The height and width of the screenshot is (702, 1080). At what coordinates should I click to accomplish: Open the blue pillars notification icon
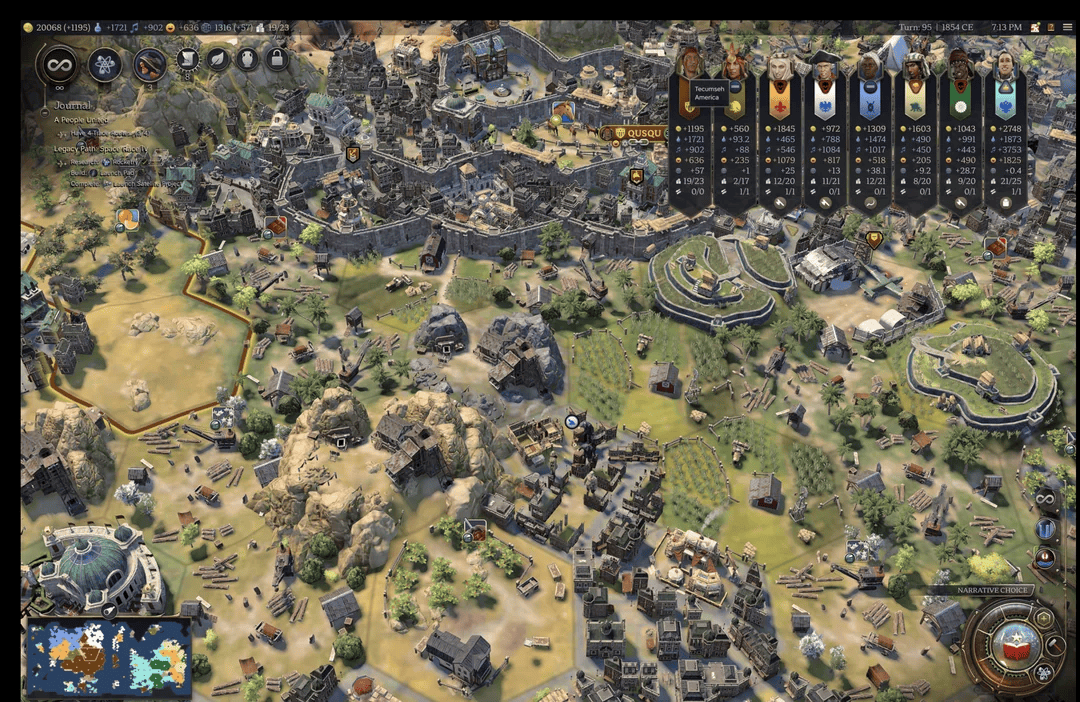pyautogui.click(x=1046, y=528)
